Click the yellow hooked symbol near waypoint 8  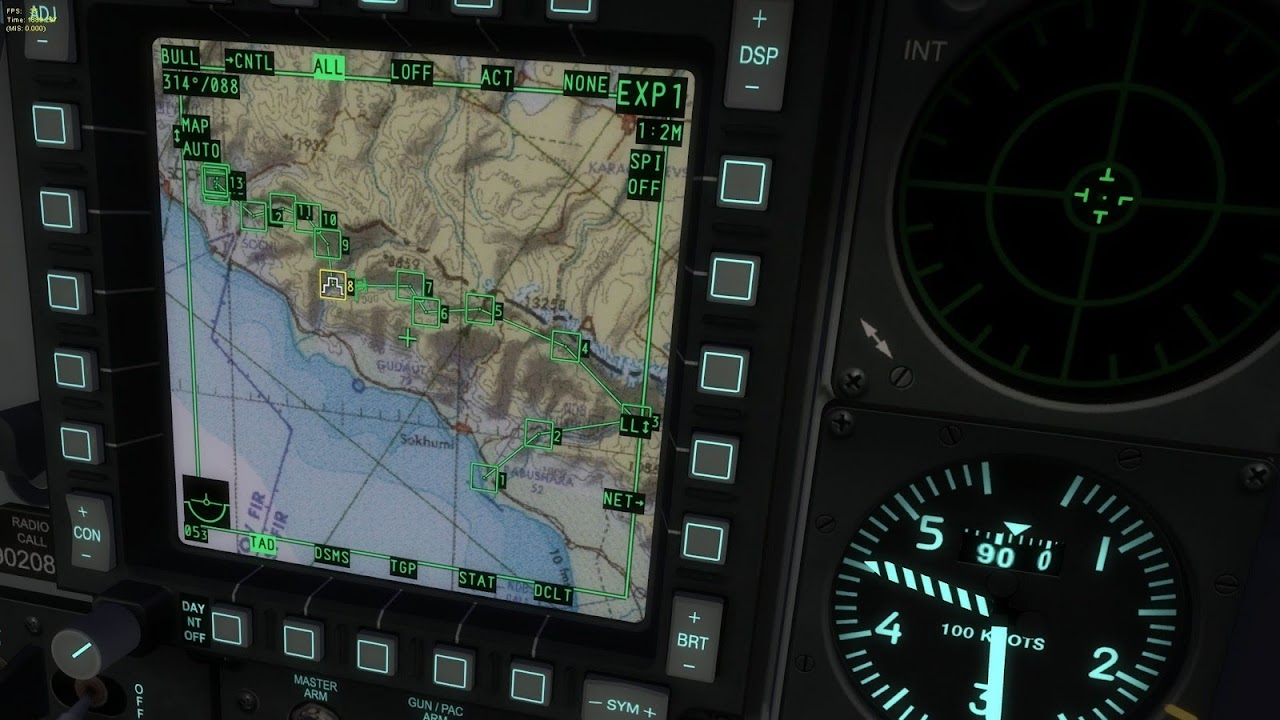pos(330,284)
